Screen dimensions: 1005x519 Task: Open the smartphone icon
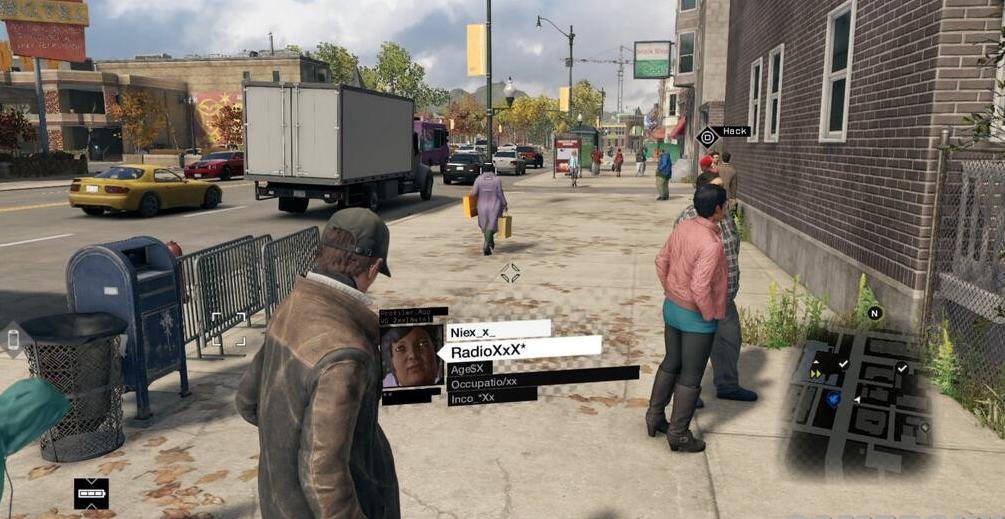click(x=13, y=339)
